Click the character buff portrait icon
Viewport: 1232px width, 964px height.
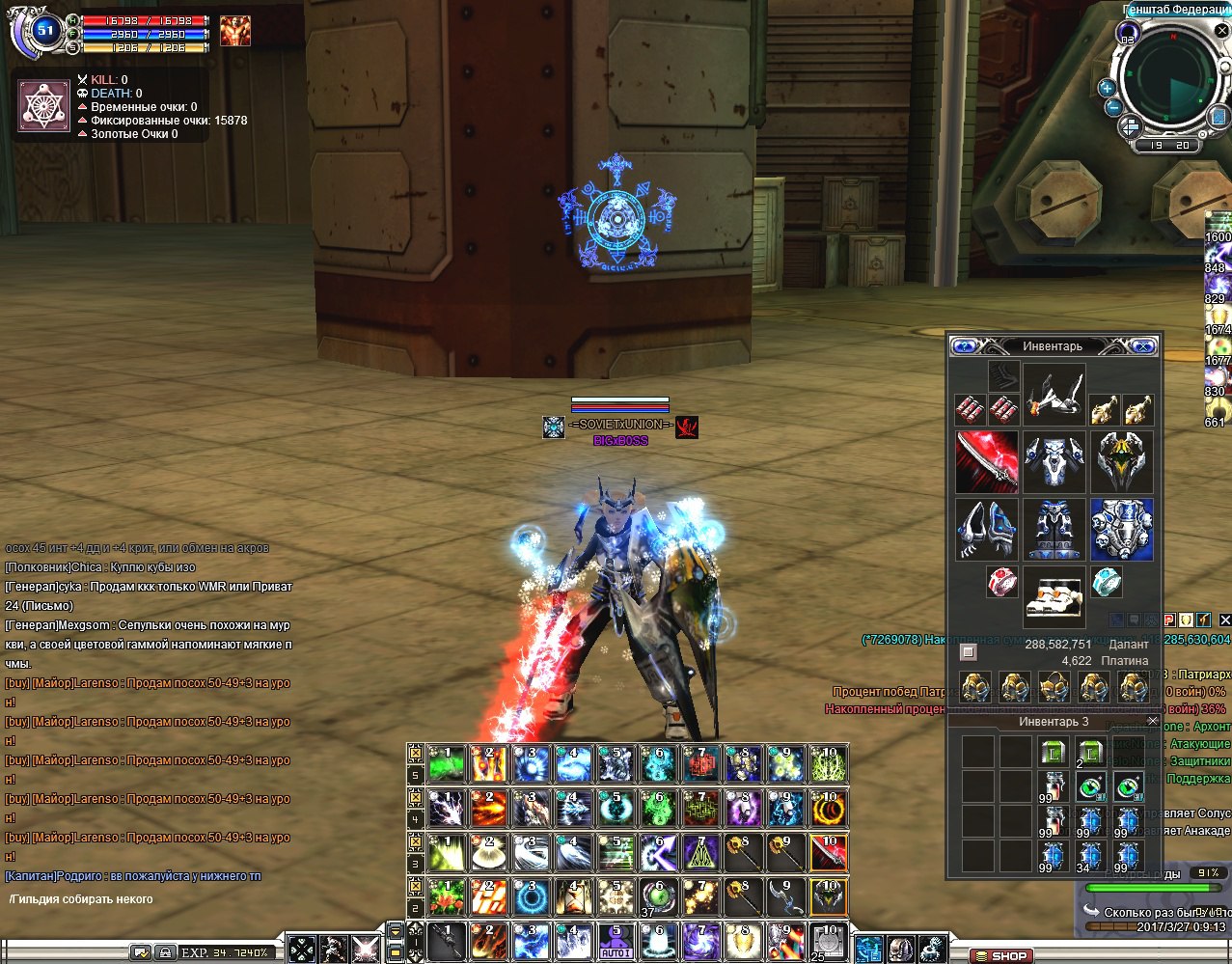[x=234, y=31]
